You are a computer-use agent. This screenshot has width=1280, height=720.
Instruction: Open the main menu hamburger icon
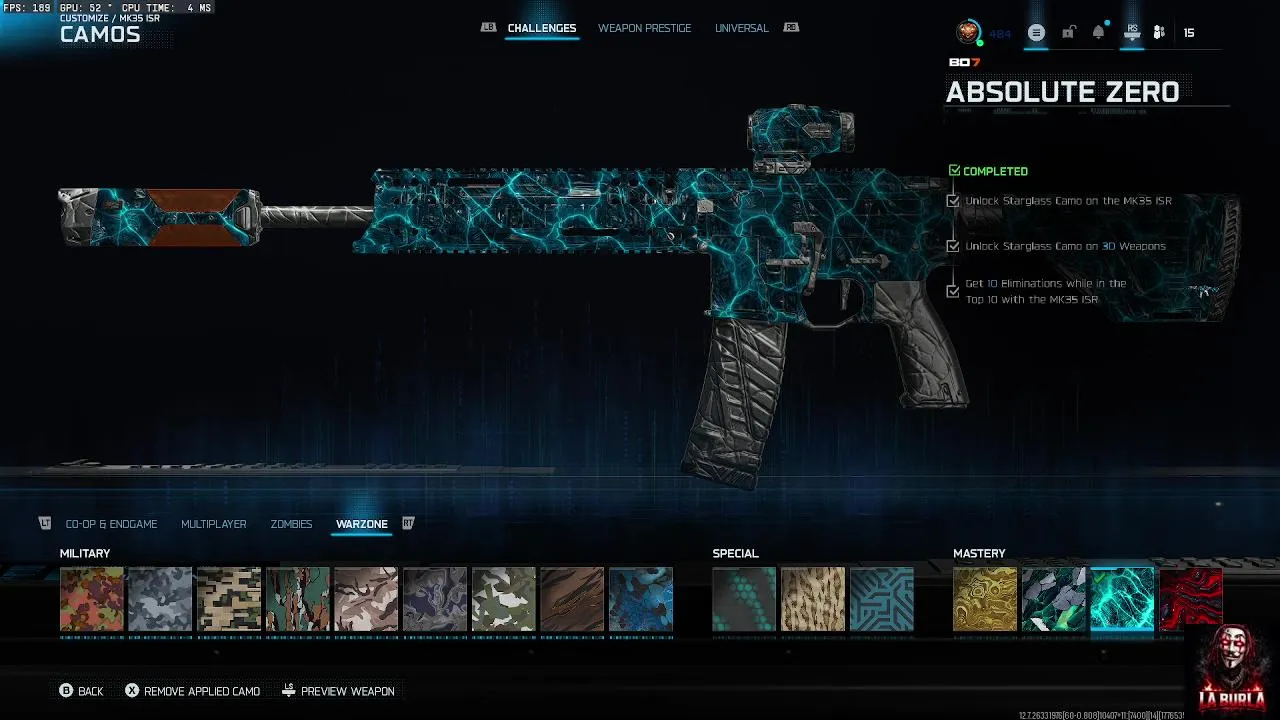1036,33
